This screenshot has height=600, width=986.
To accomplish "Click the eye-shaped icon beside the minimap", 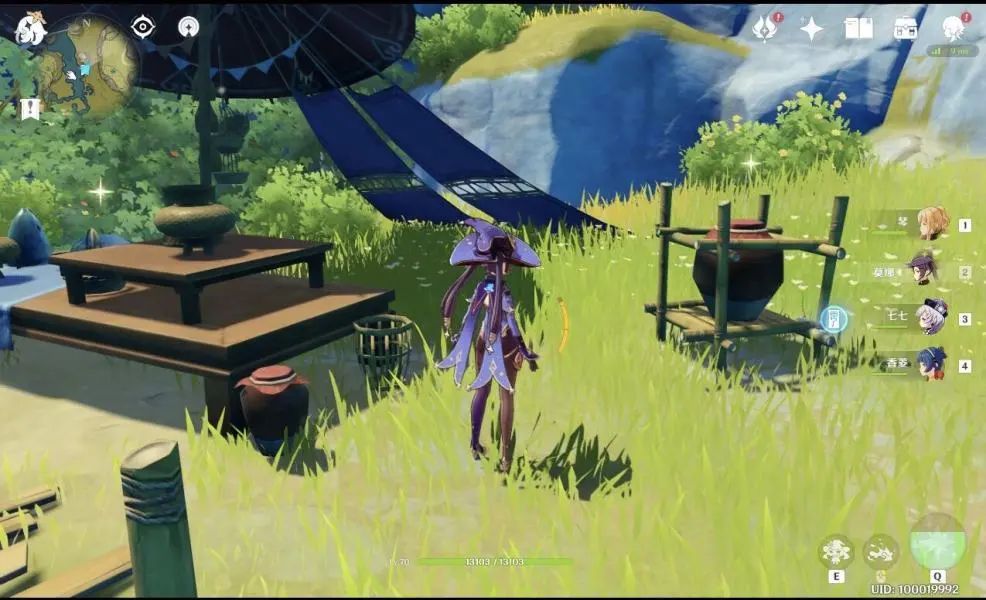I will pyautogui.click(x=143, y=27).
